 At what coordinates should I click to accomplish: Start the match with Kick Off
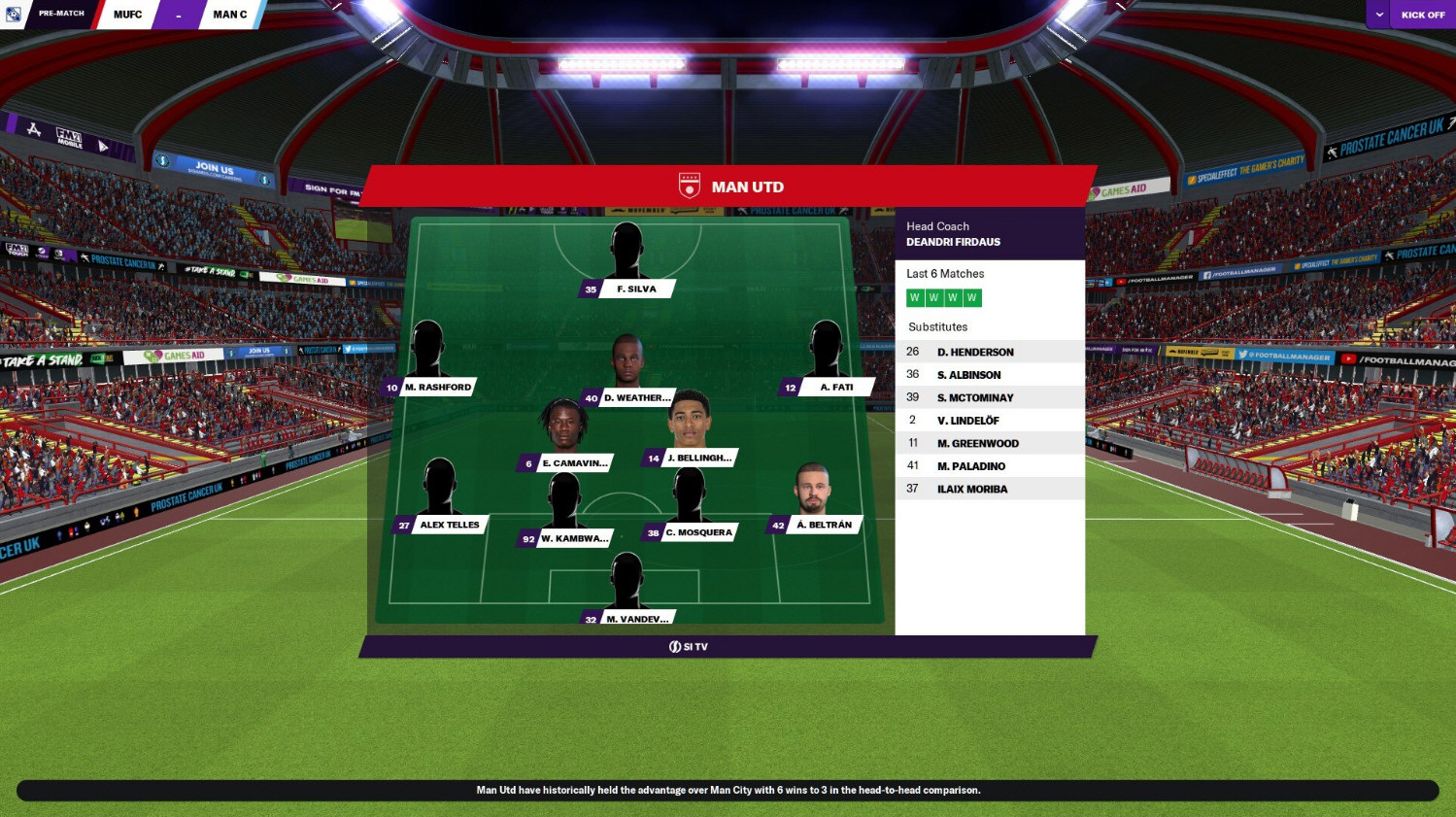(x=1422, y=15)
